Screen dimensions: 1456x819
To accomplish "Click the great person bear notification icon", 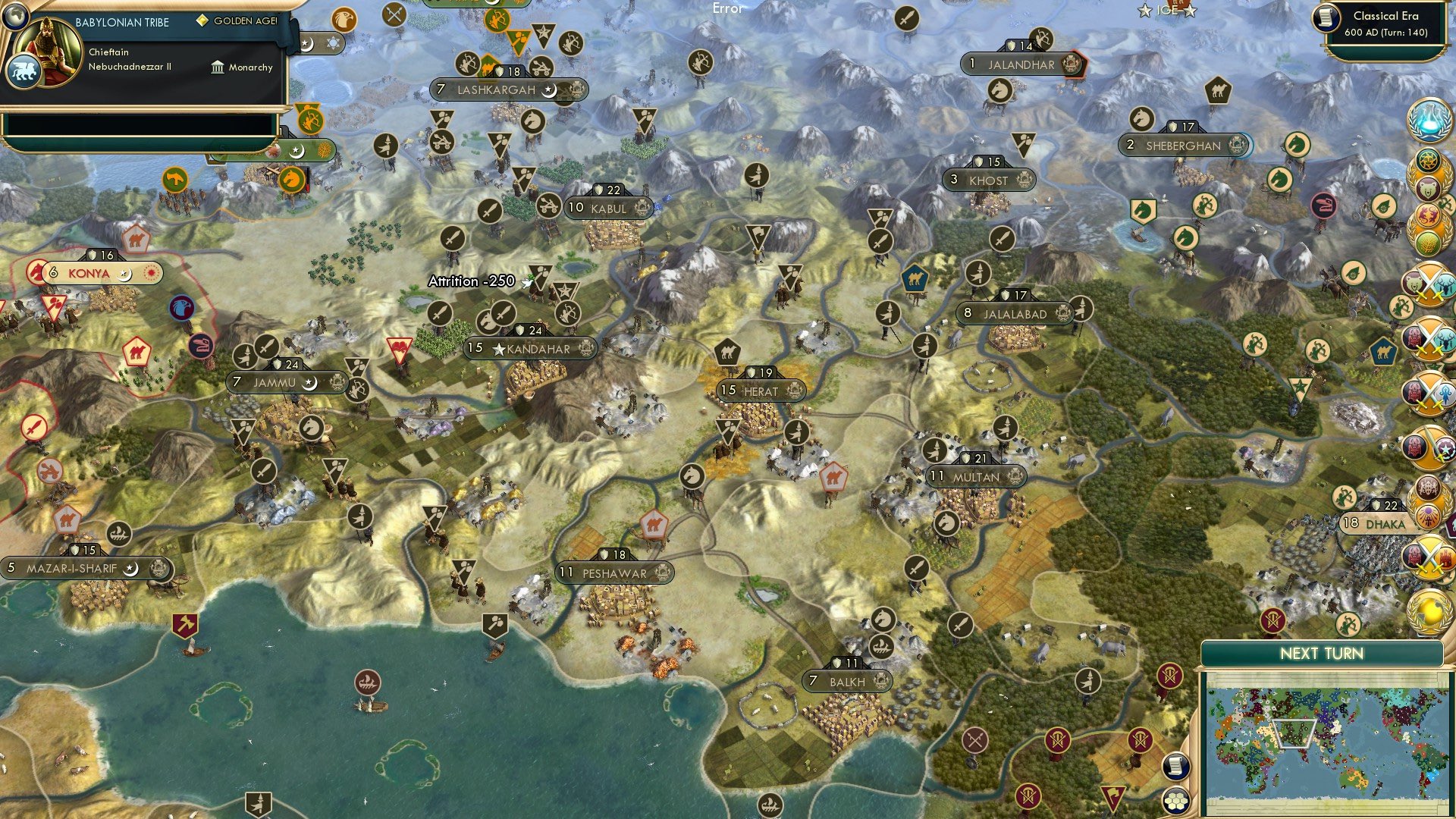I will pos(1429,188).
